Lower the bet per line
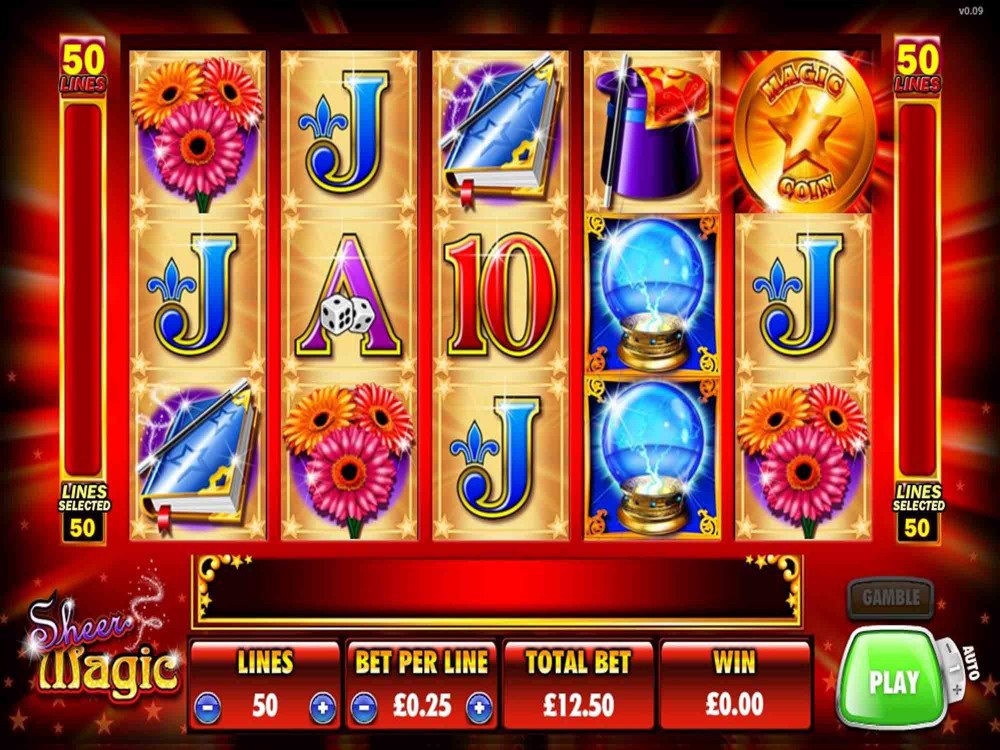 coord(364,707)
